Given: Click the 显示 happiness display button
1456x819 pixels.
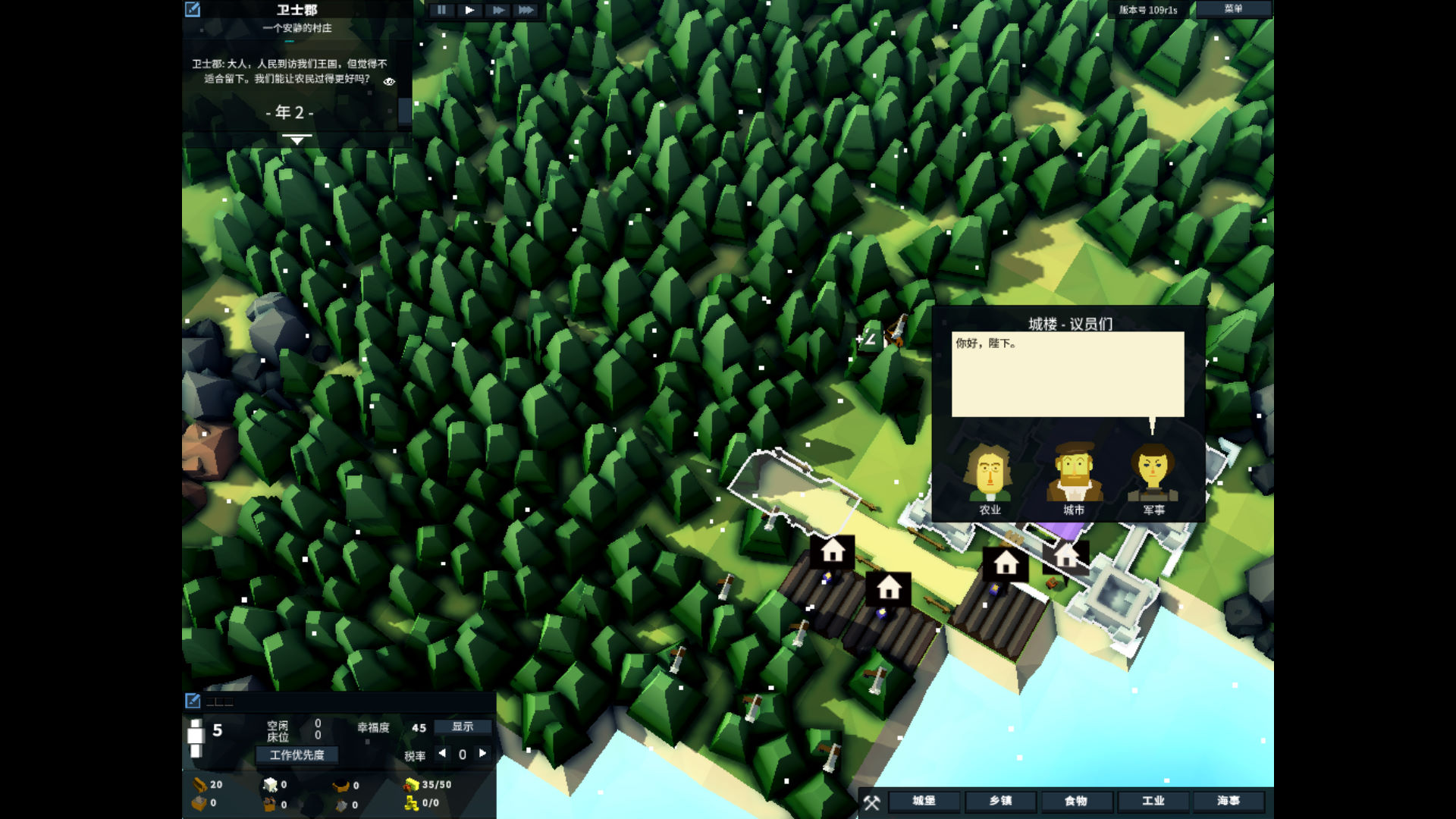Looking at the screenshot, I should pos(463,726).
